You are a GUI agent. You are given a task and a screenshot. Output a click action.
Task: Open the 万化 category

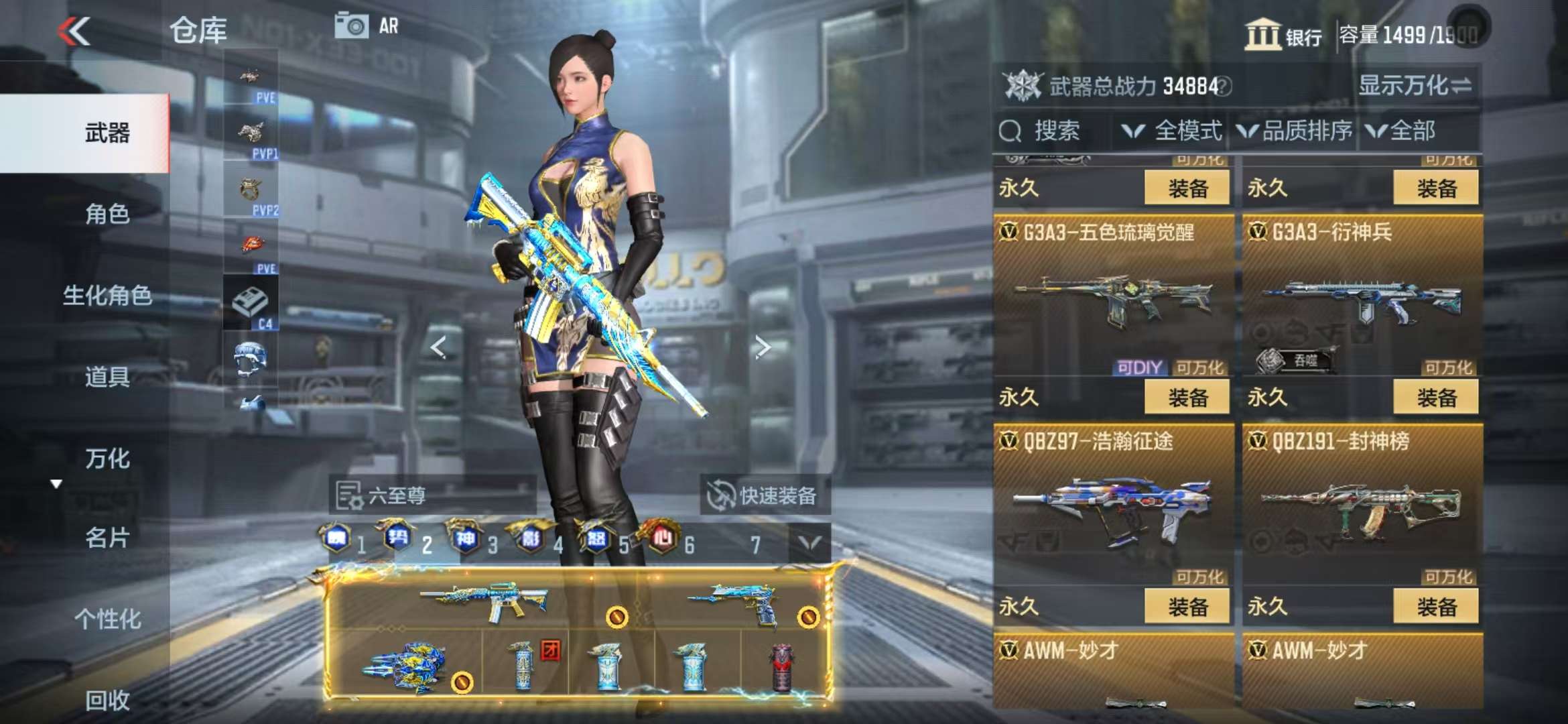pos(107,459)
